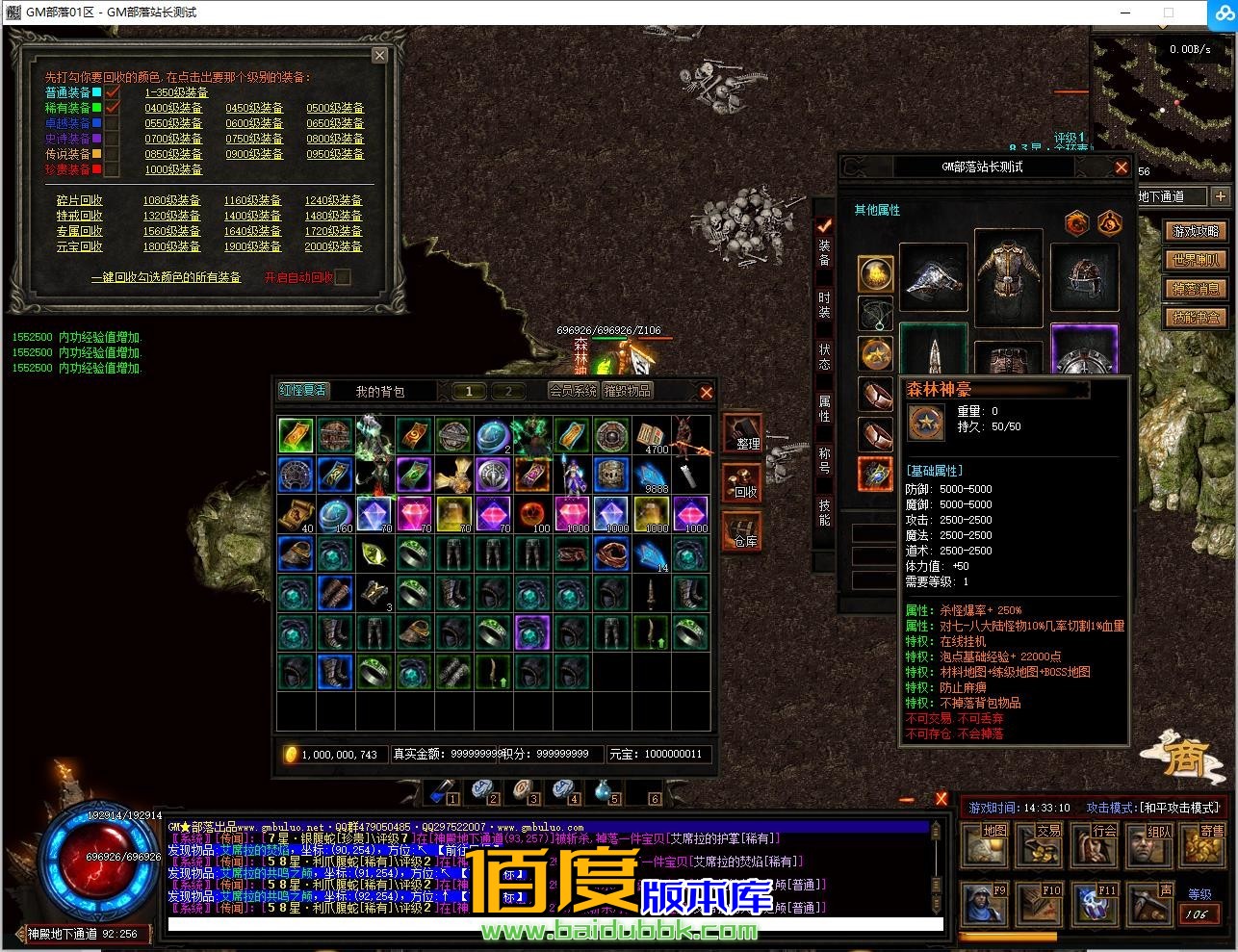Close the backpack window

click(706, 392)
